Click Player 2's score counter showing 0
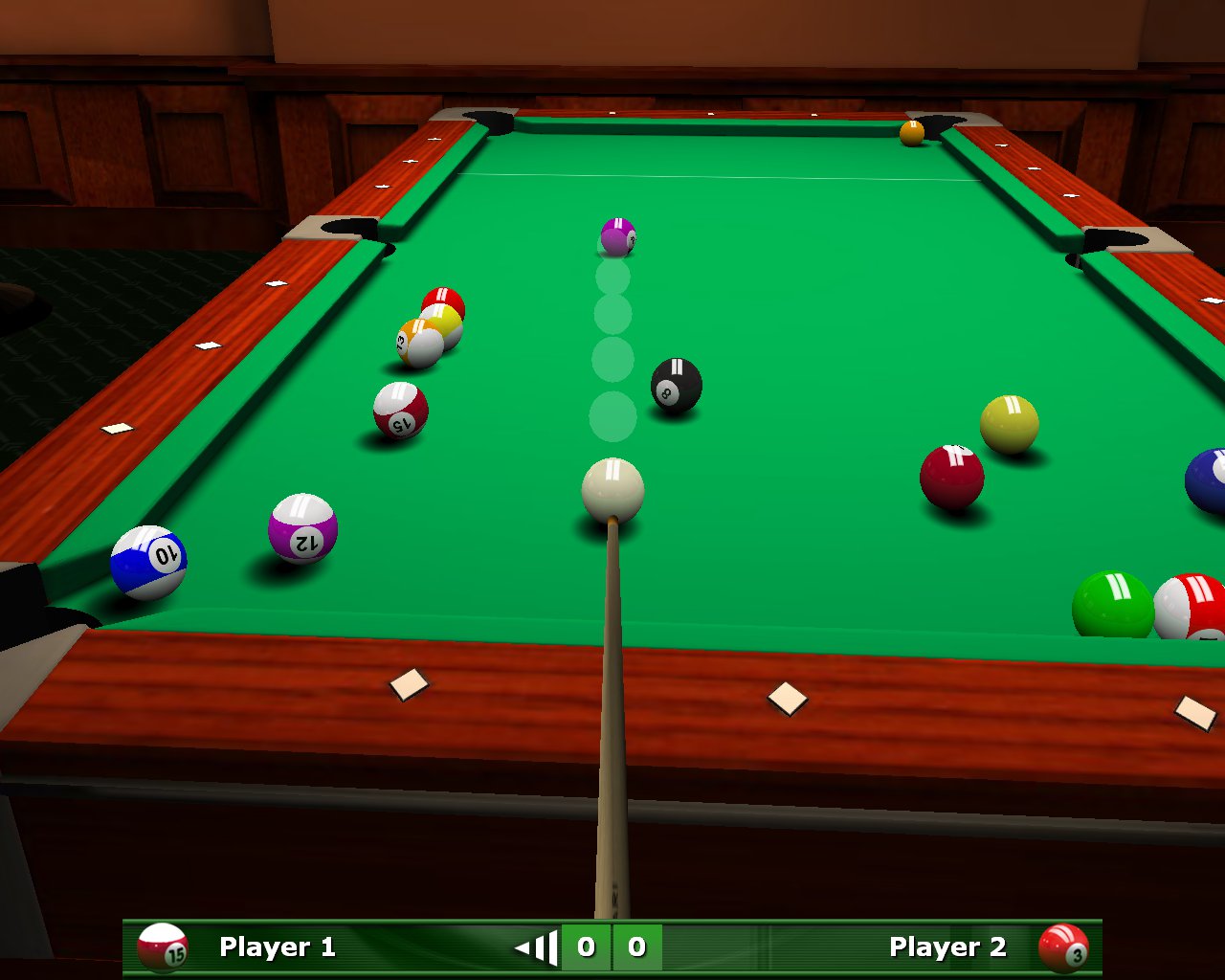Viewport: 1225px width, 980px height. tap(636, 947)
